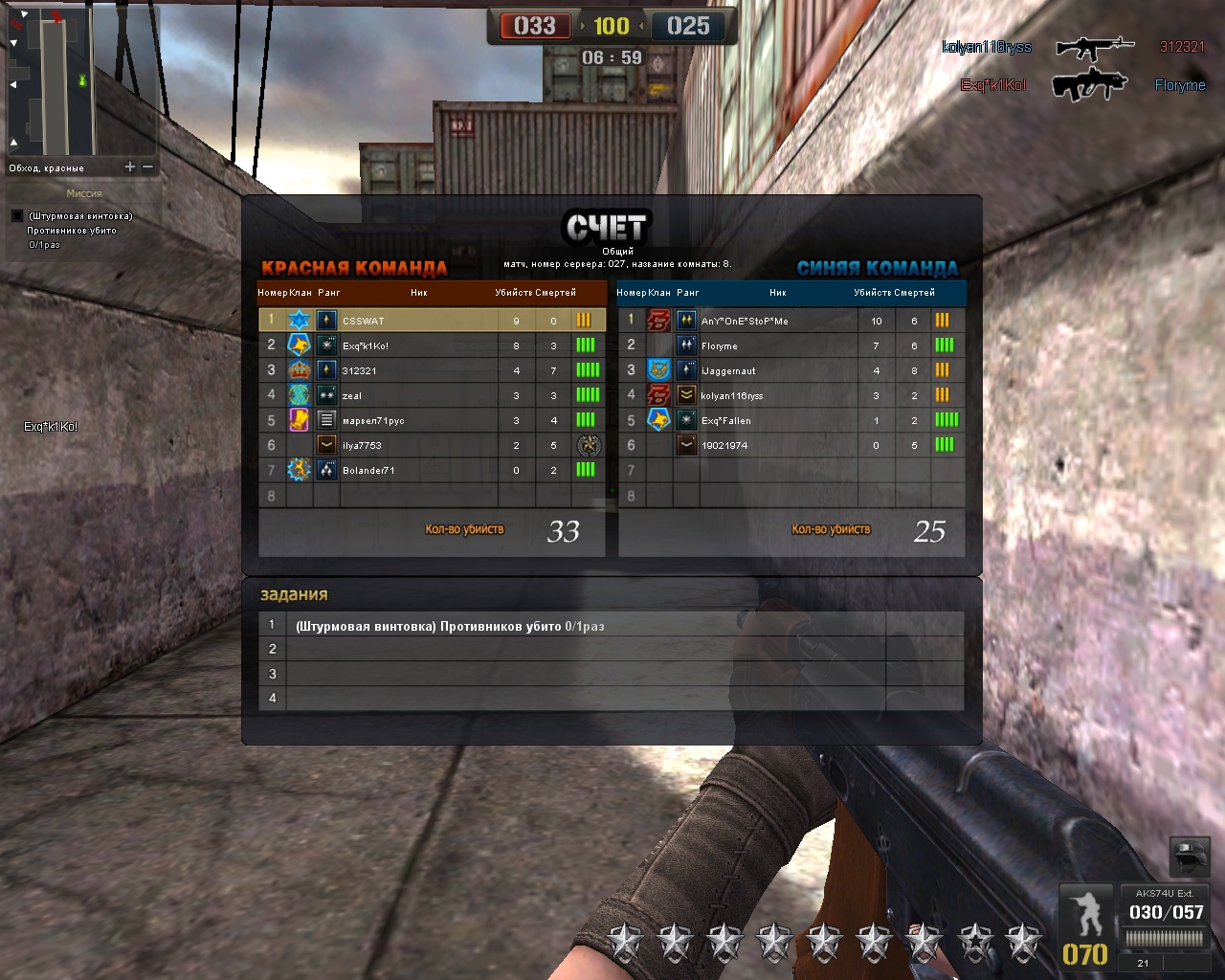
Task: Select player CSSWAT in the red team
Action: [364, 321]
